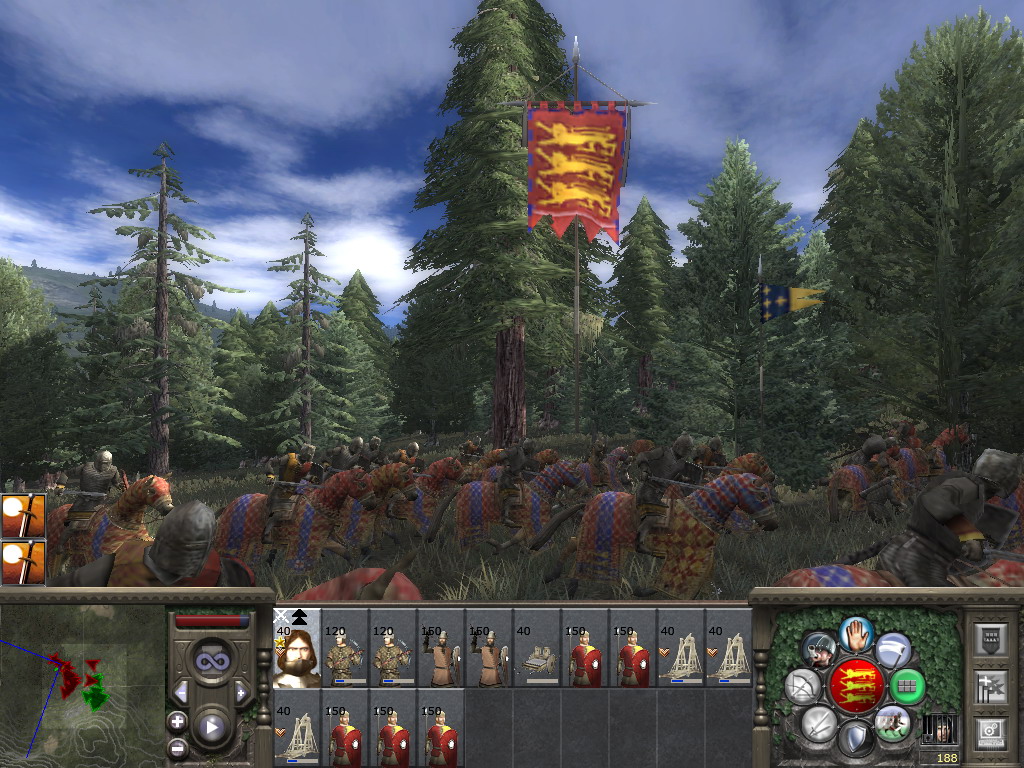This screenshot has height=768, width=1024.
Task: Toggle the galloping horse run icon
Action: [x=892, y=723]
